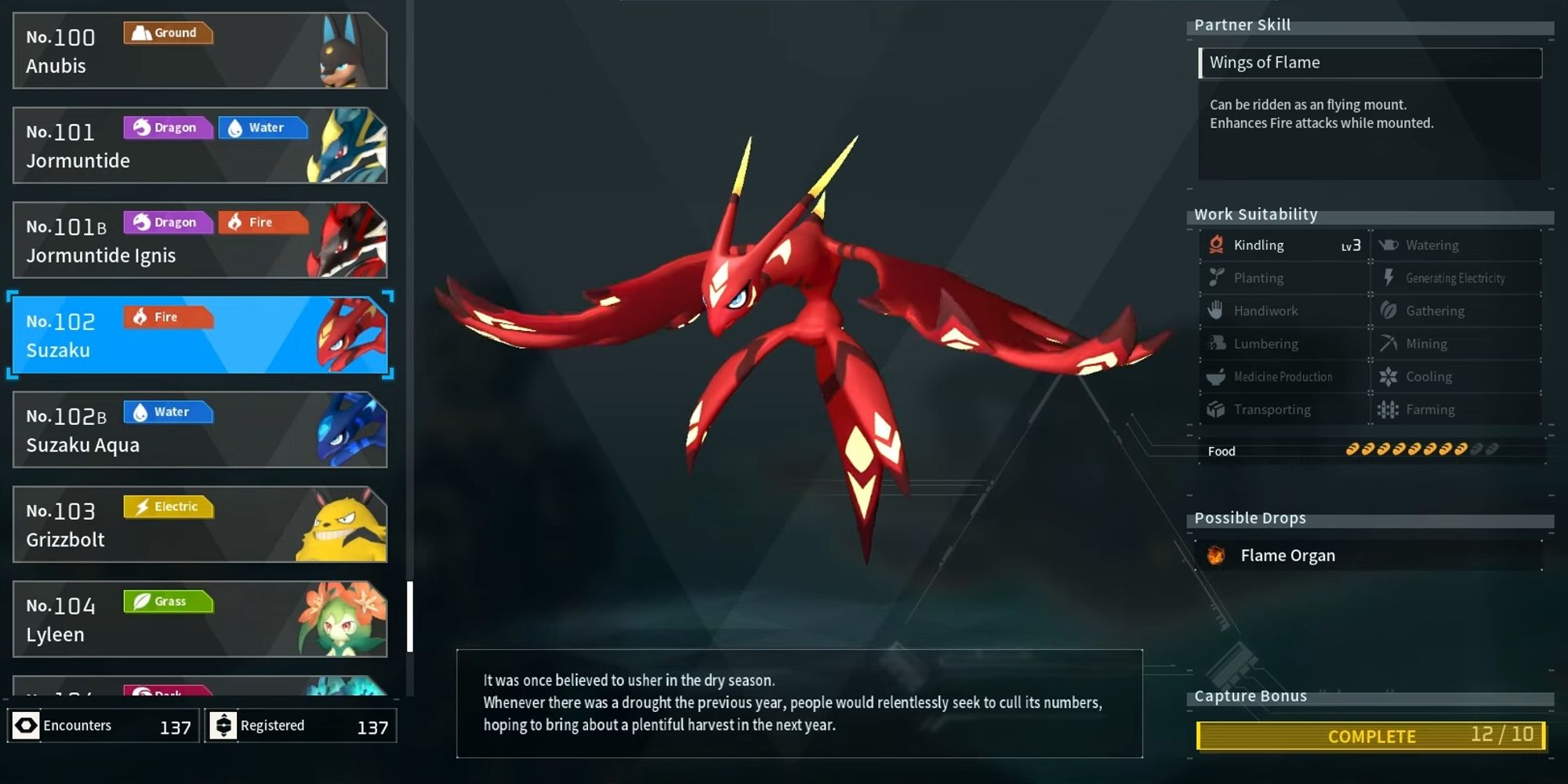
Task: Click the Dragon type badge on Jormuntide
Action: (x=167, y=127)
